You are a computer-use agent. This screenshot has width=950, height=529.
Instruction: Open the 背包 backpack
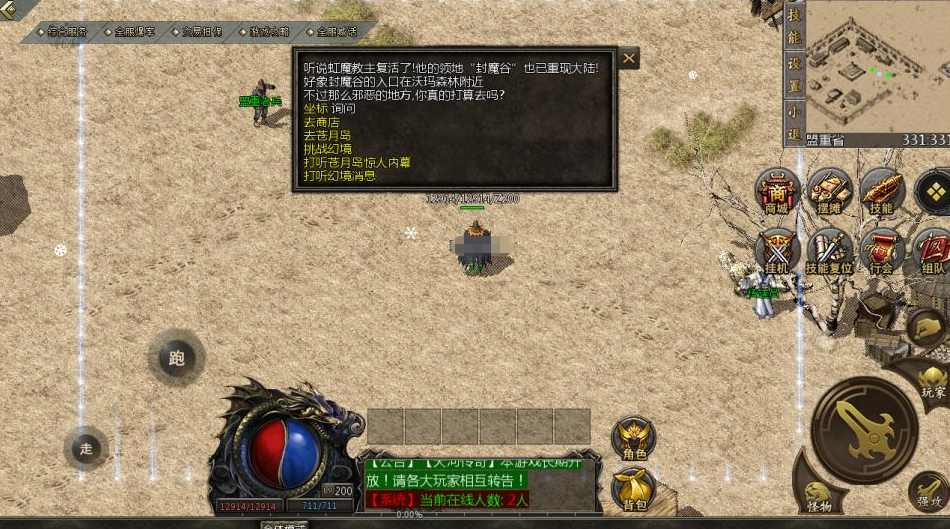tap(634, 488)
